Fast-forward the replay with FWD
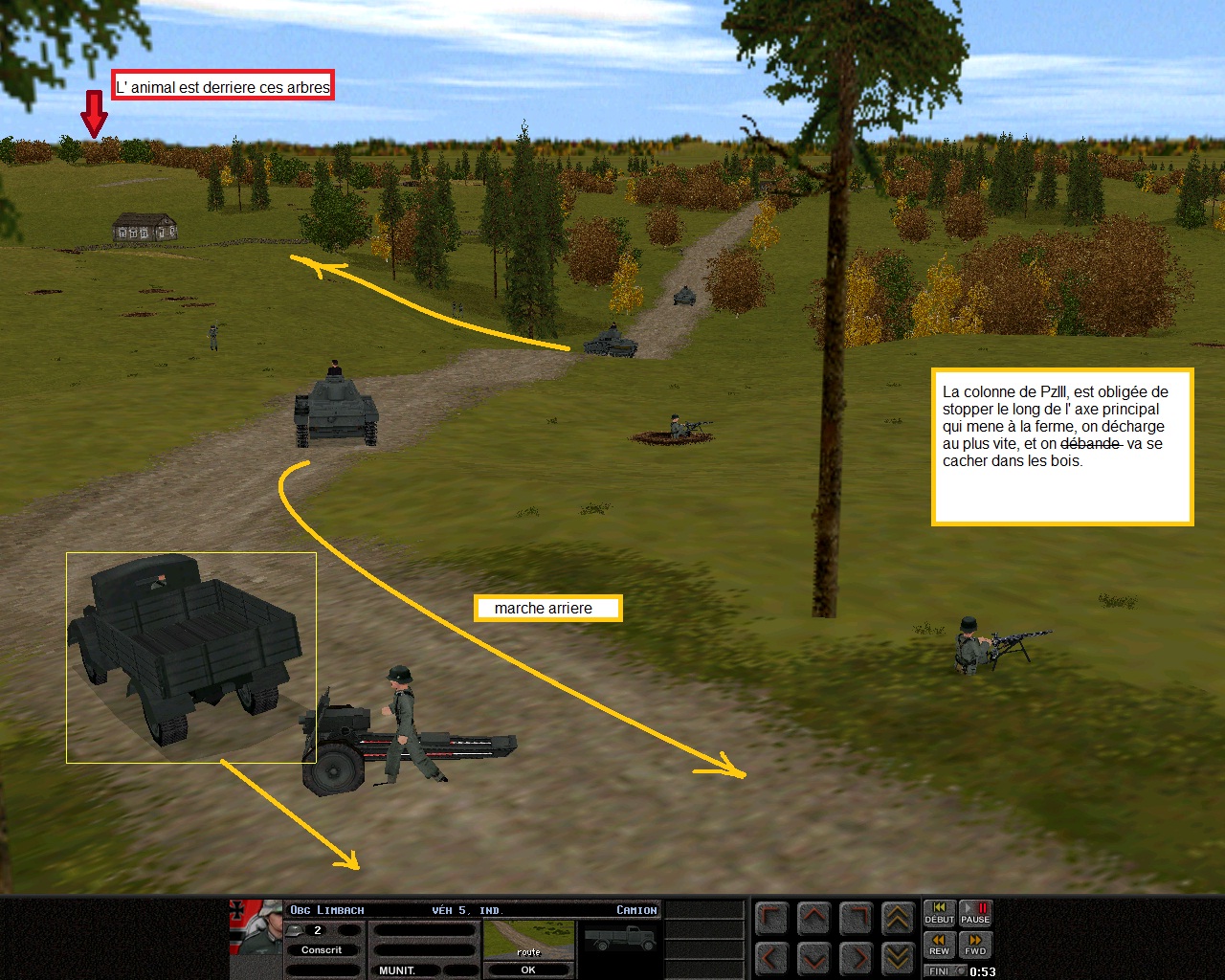 pyautogui.click(x=975, y=945)
